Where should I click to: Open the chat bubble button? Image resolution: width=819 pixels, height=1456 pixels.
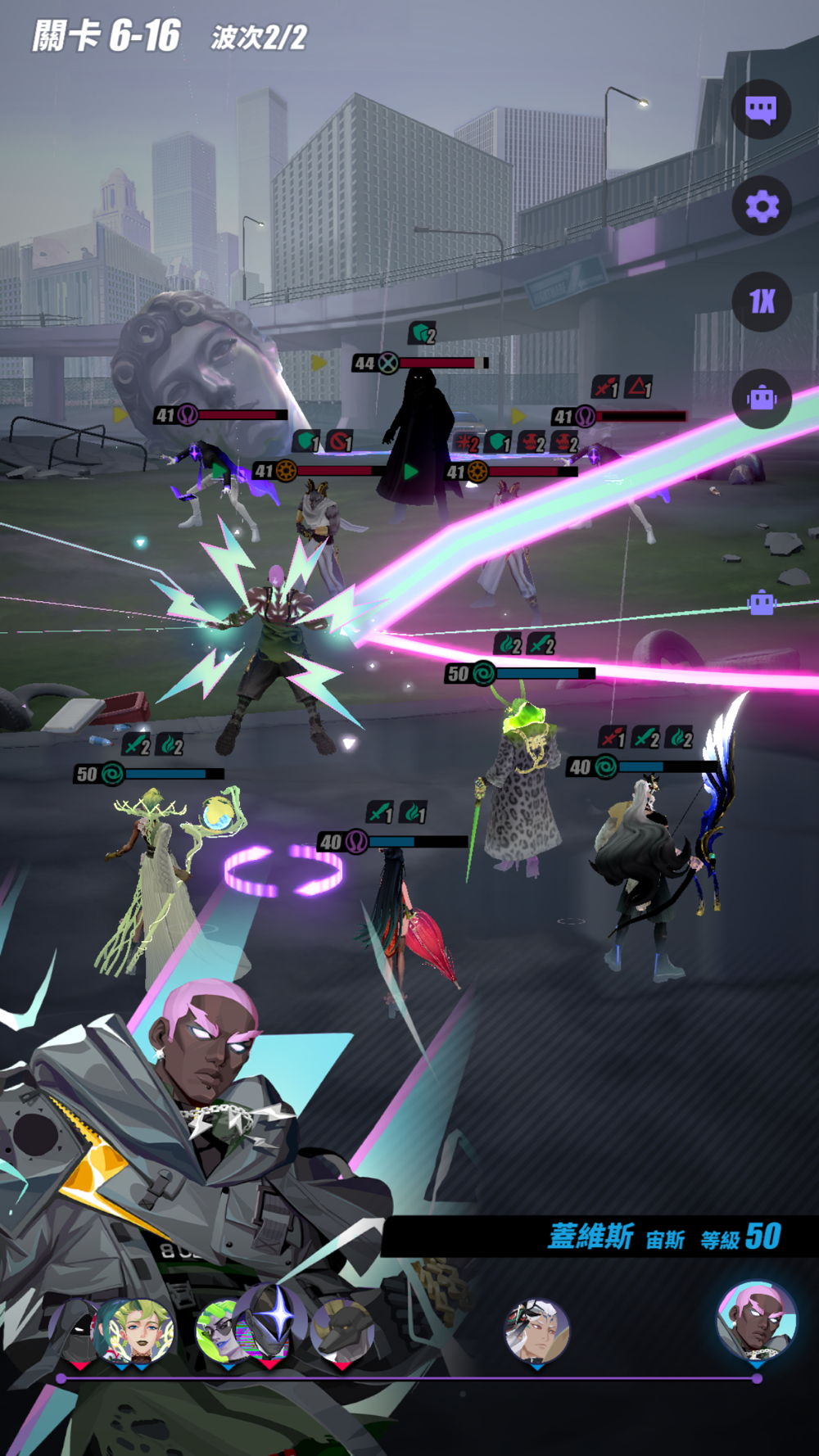761,109
